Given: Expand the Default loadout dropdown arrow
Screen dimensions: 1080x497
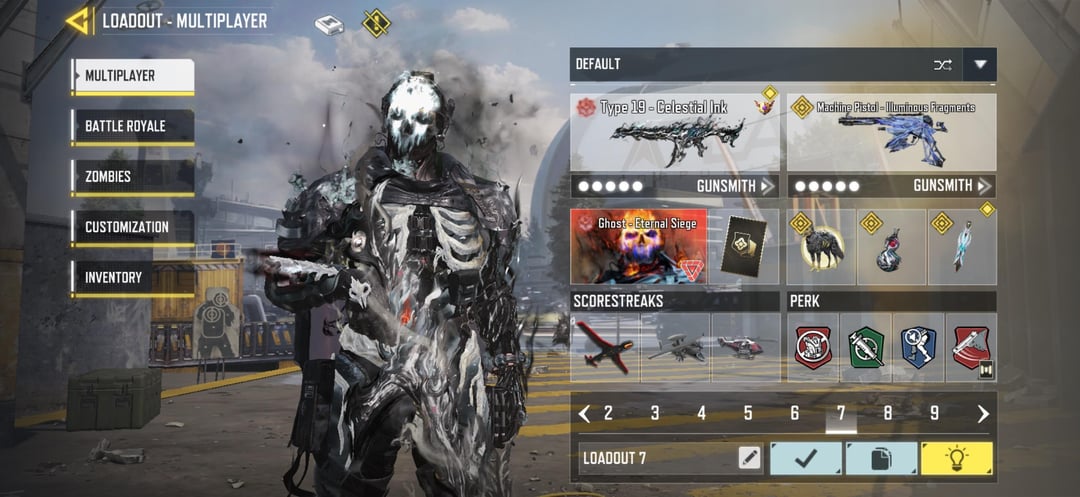Looking at the screenshot, I should [x=980, y=65].
